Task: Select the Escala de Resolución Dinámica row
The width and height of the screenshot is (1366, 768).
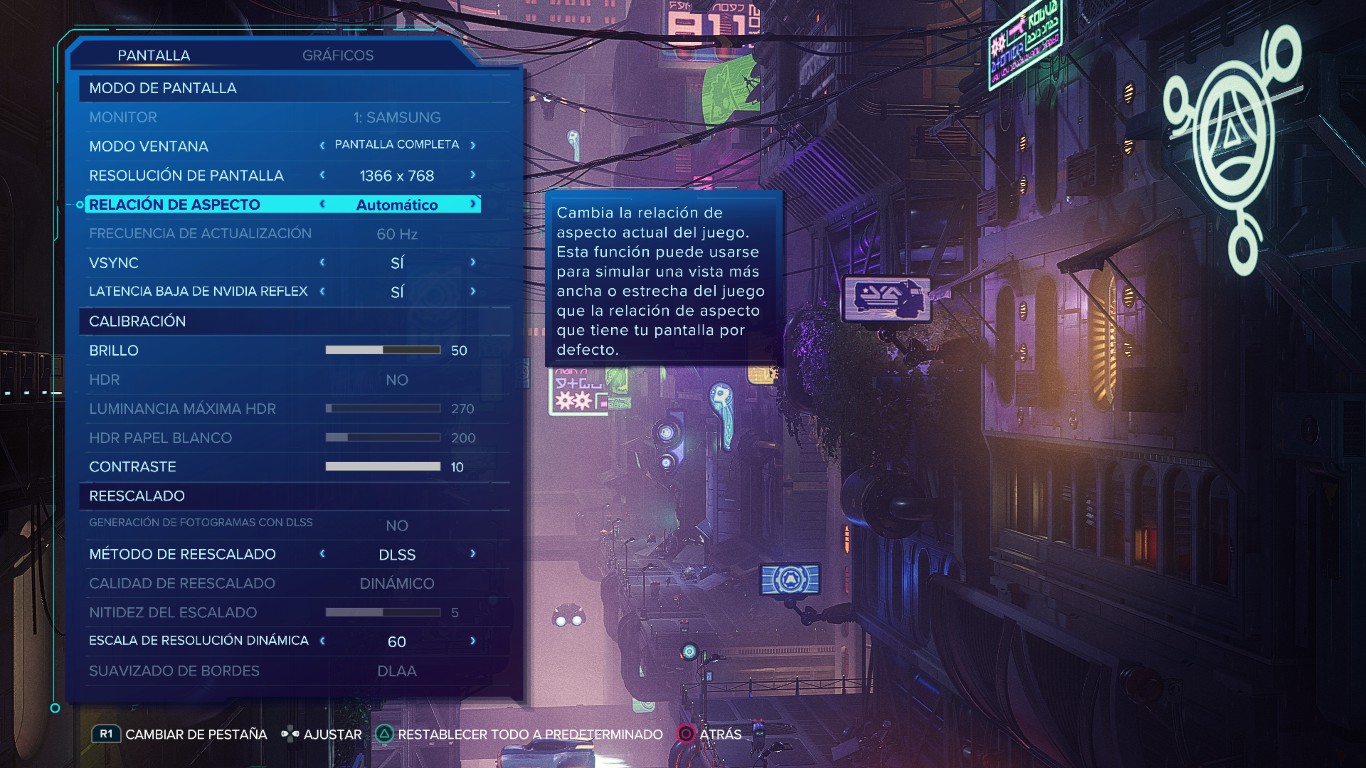Action: (x=199, y=641)
